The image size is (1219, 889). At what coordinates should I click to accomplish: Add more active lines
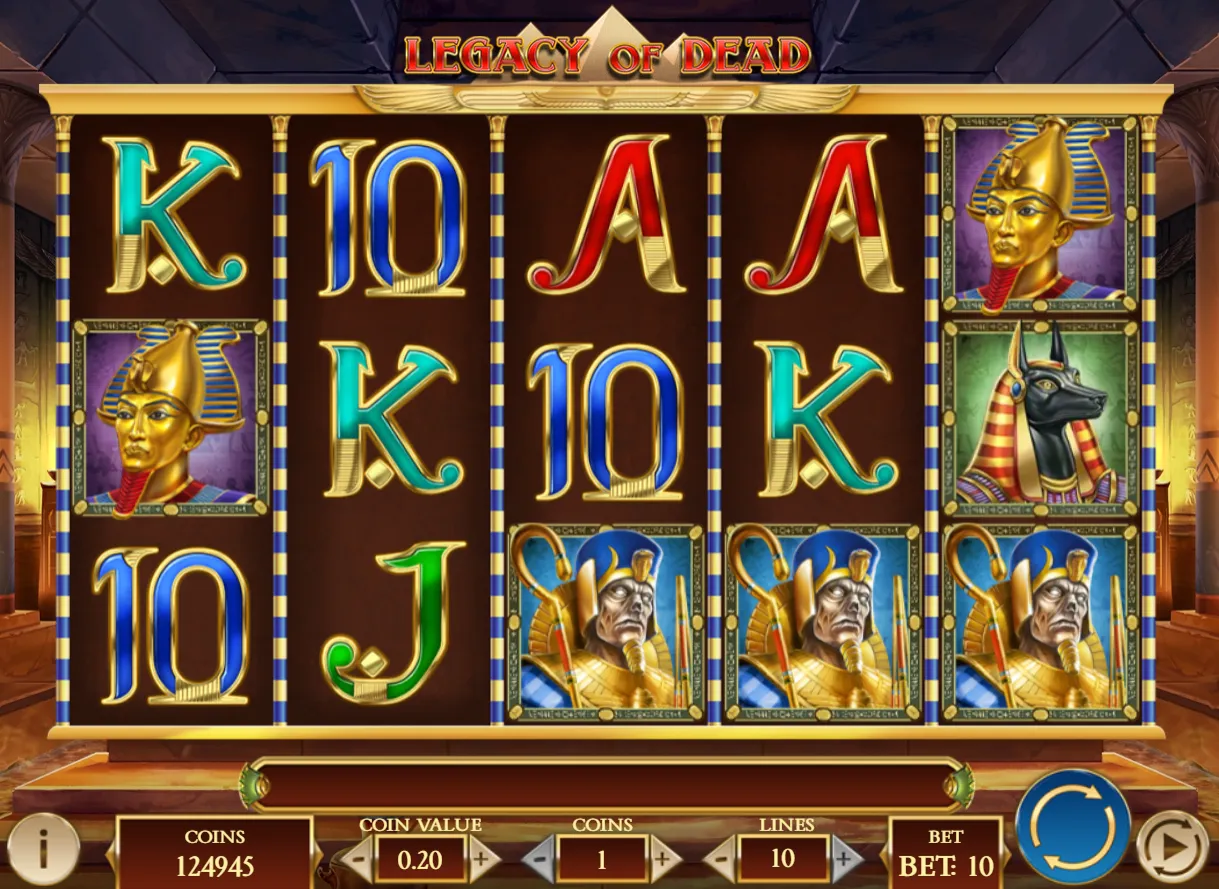pyautogui.click(x=846, y=859)
